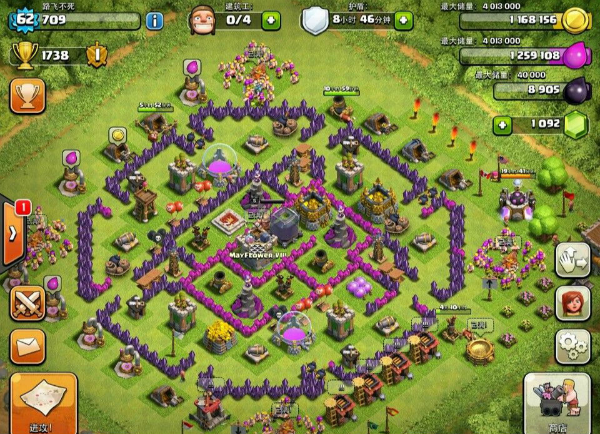Click the level 62 experience badge
The height and width of the screenshot is (434, 600).
click(x=21, y=19)
